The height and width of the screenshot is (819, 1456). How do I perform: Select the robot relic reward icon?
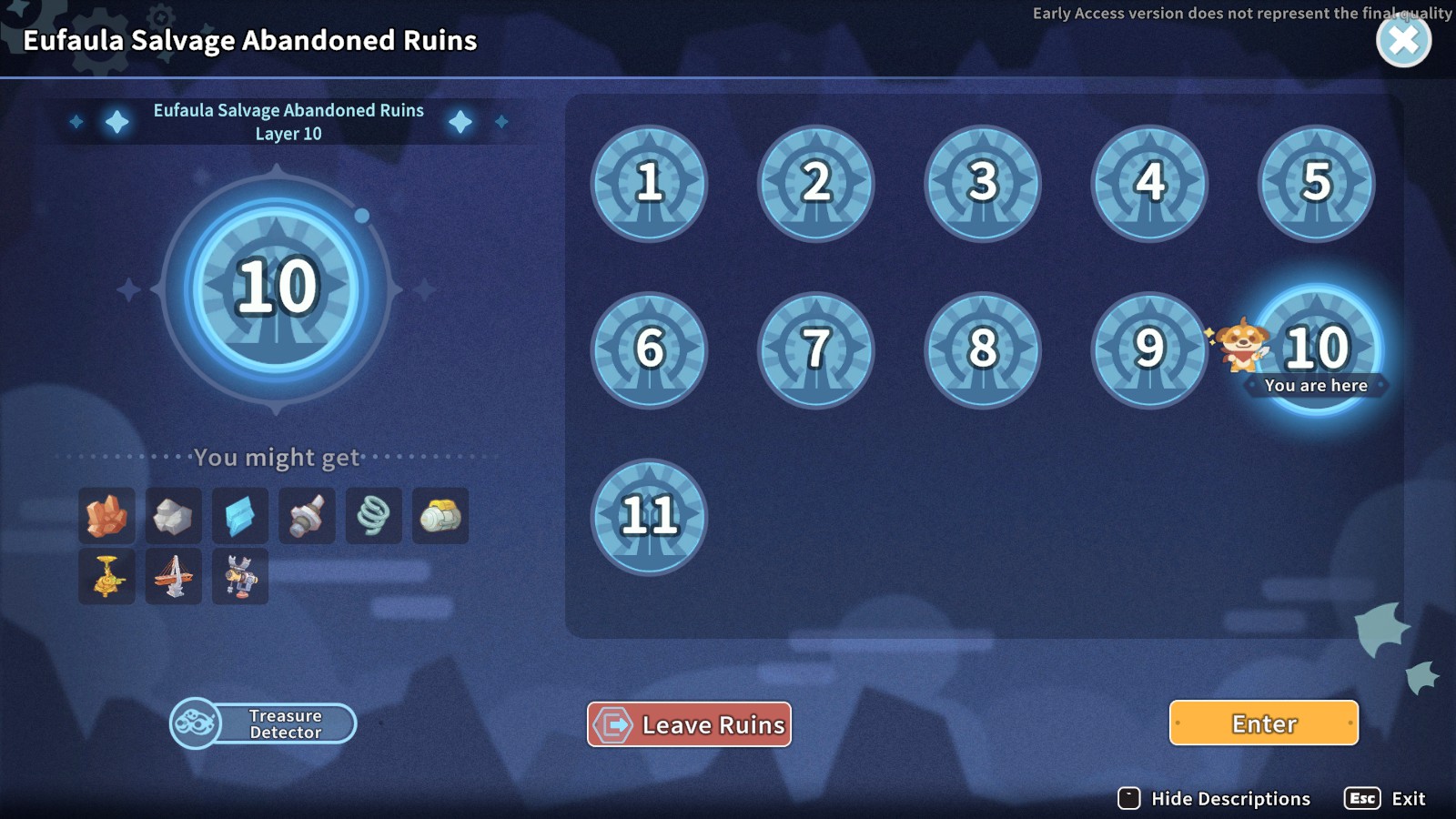point(240,576)
